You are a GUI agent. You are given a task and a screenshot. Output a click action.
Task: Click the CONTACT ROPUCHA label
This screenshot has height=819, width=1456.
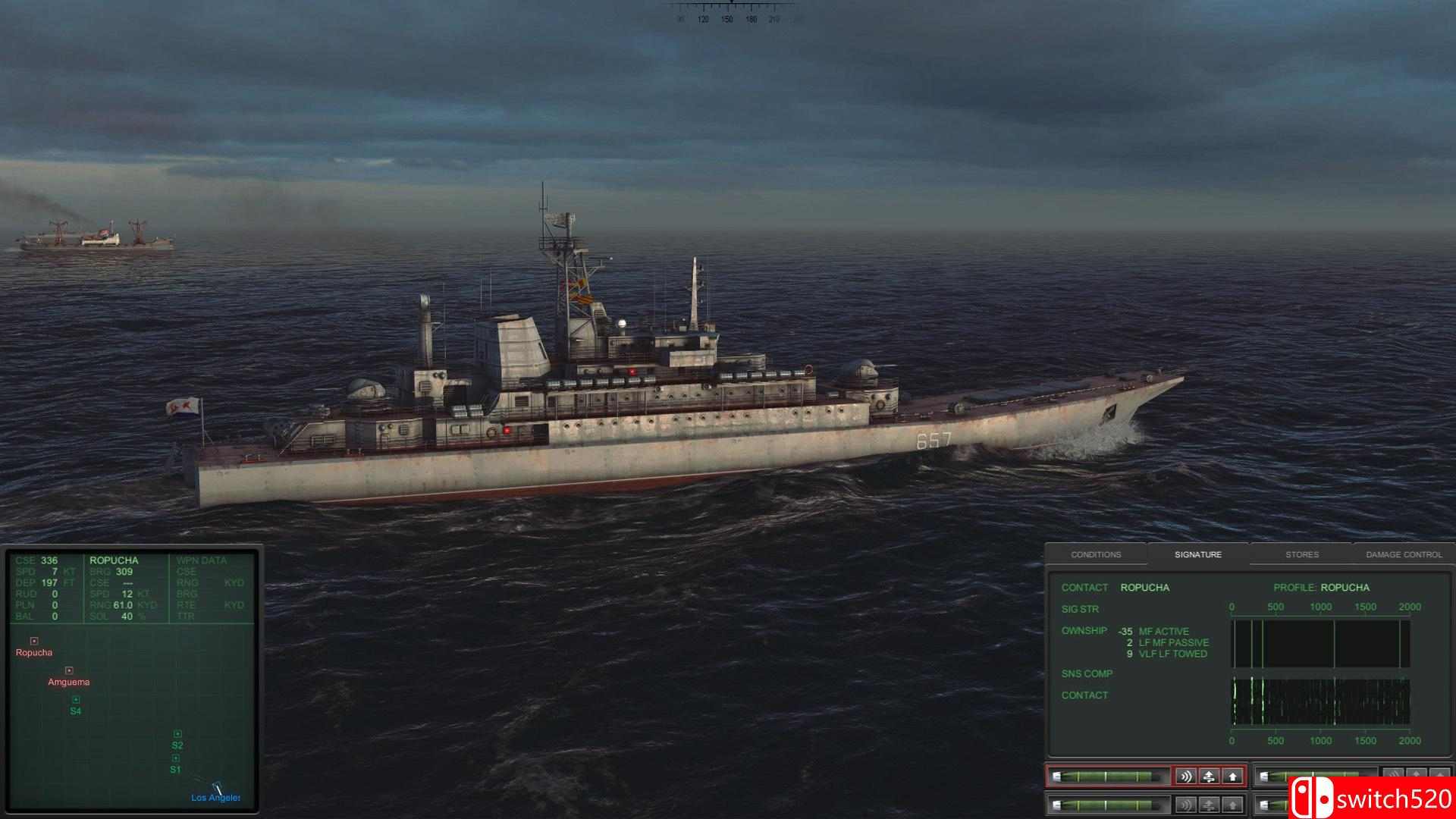click(x=1115, y=588)
